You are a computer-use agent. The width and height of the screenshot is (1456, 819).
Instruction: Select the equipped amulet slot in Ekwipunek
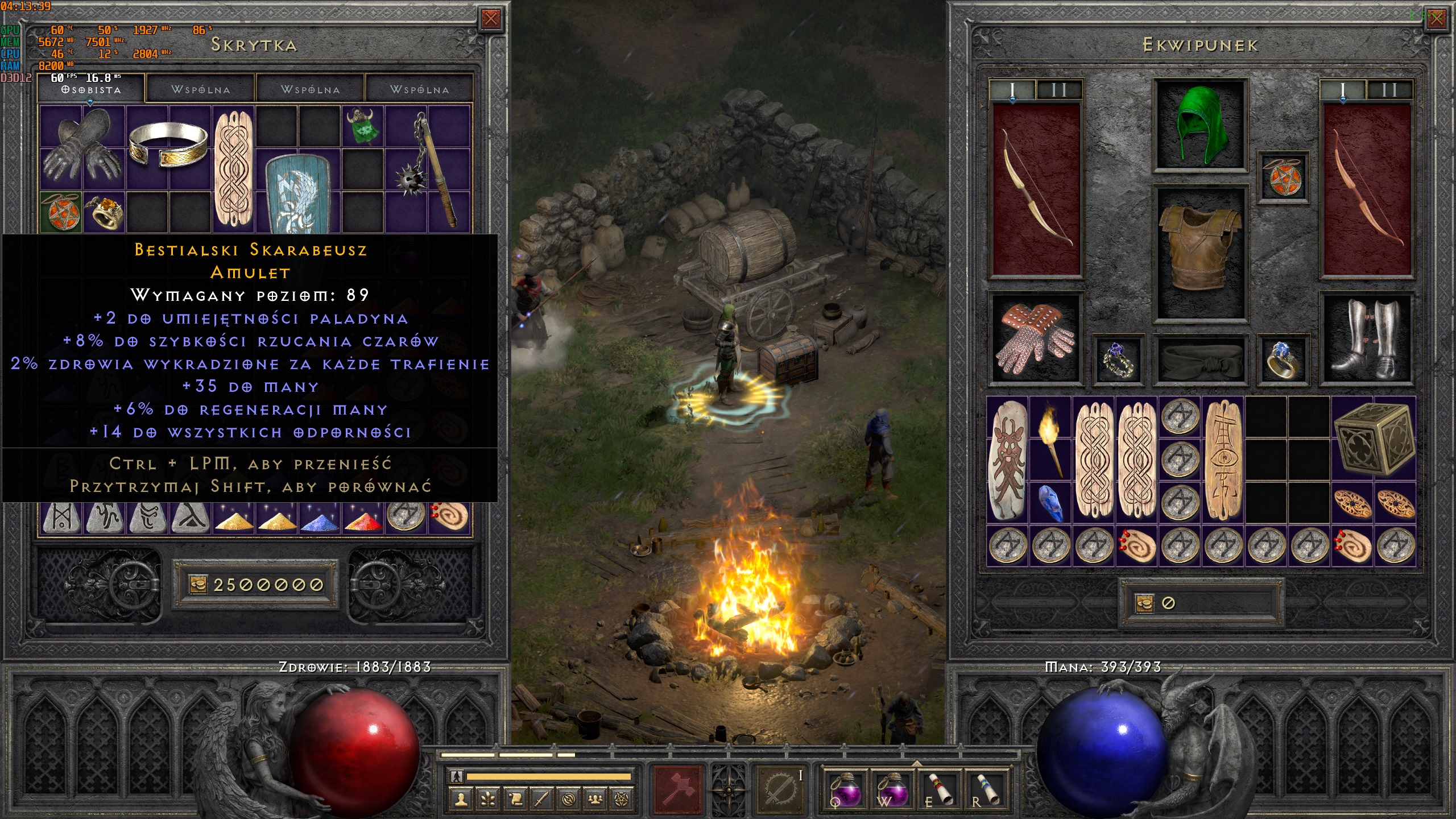(1283, 177)
